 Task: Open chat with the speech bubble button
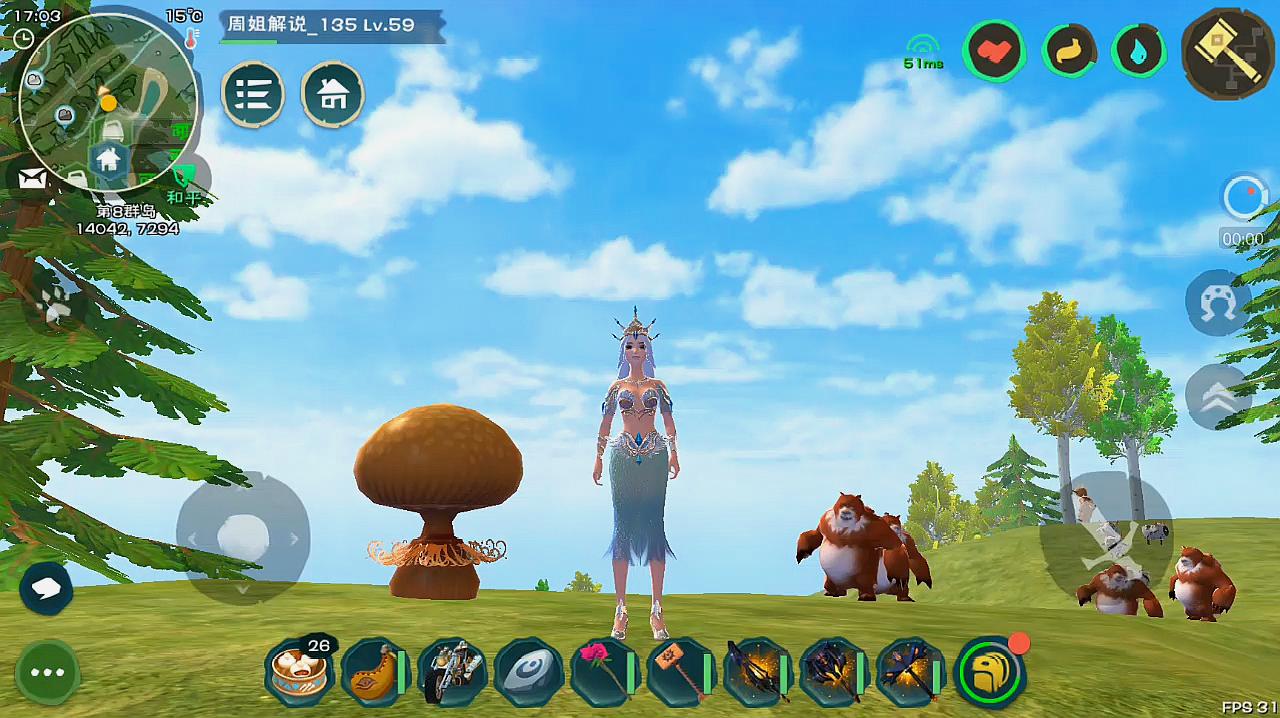tap(46, 588)
